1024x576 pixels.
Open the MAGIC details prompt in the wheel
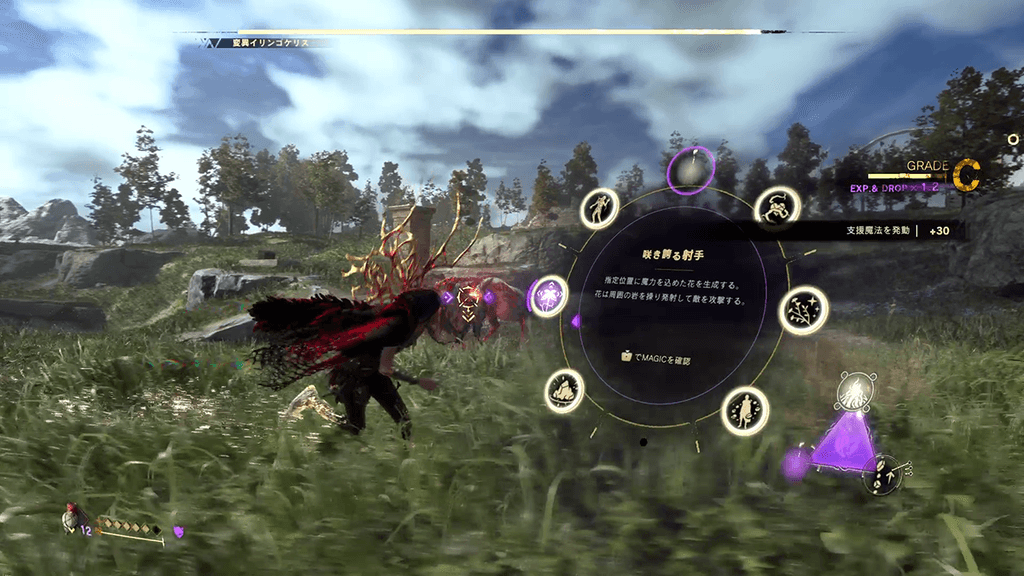click(x=656, y=357)
